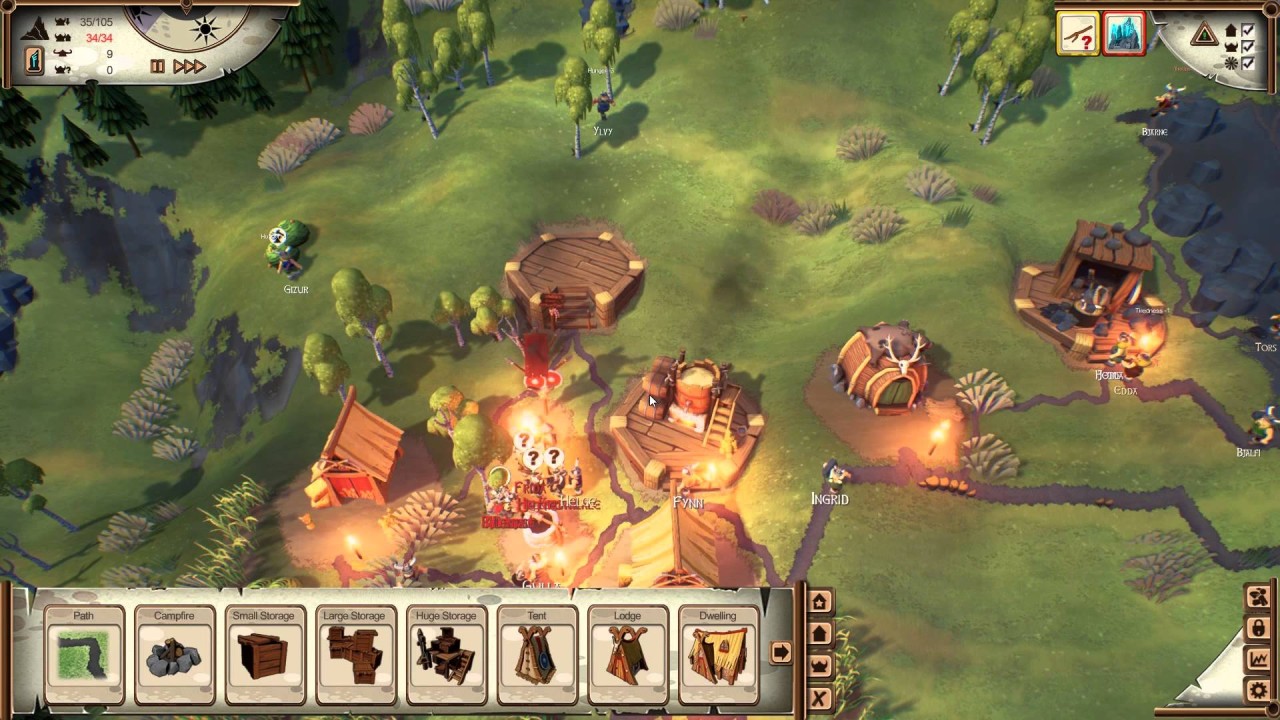This screenshot has height=720, width=1280.
Task: Toggle the house filter checkbox
Action: point(1246,30)
